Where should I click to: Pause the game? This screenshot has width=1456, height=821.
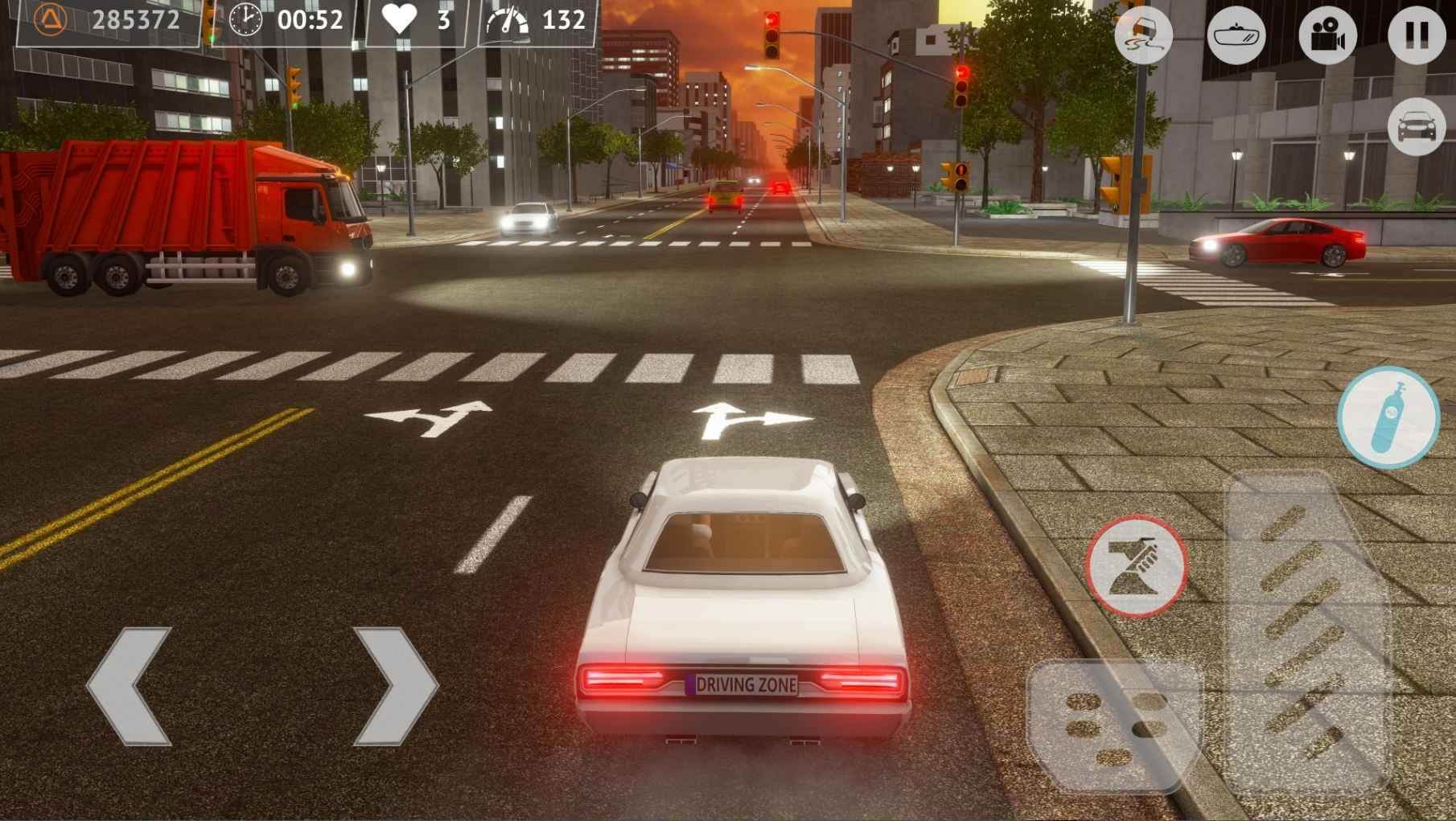tap(1417, 35)
